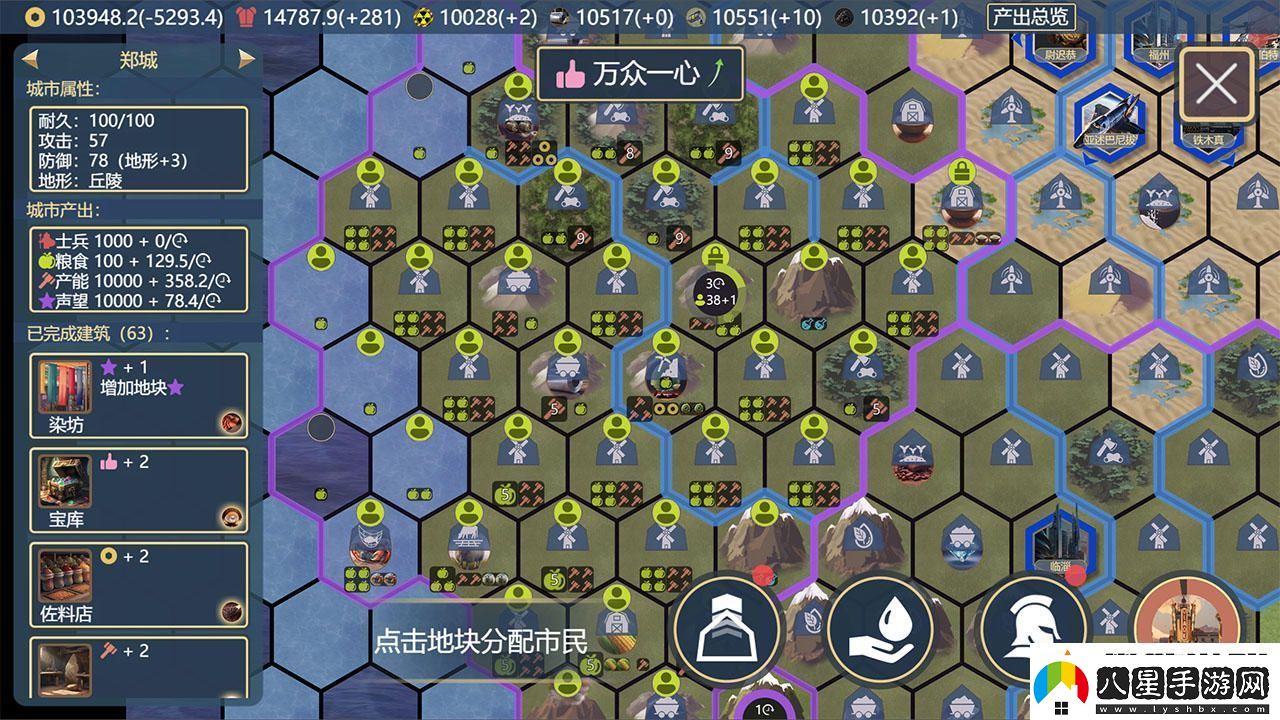The height and width of the screenshot is (720, 1280).
Task: Click the fortress circular icon at bottom
Action: tap(728, 630)
